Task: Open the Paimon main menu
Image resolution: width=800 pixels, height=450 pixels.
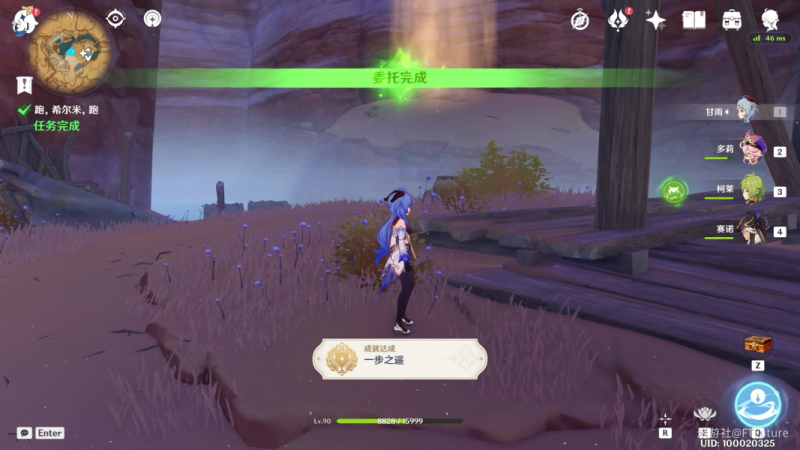Action: tap(22, 22)
